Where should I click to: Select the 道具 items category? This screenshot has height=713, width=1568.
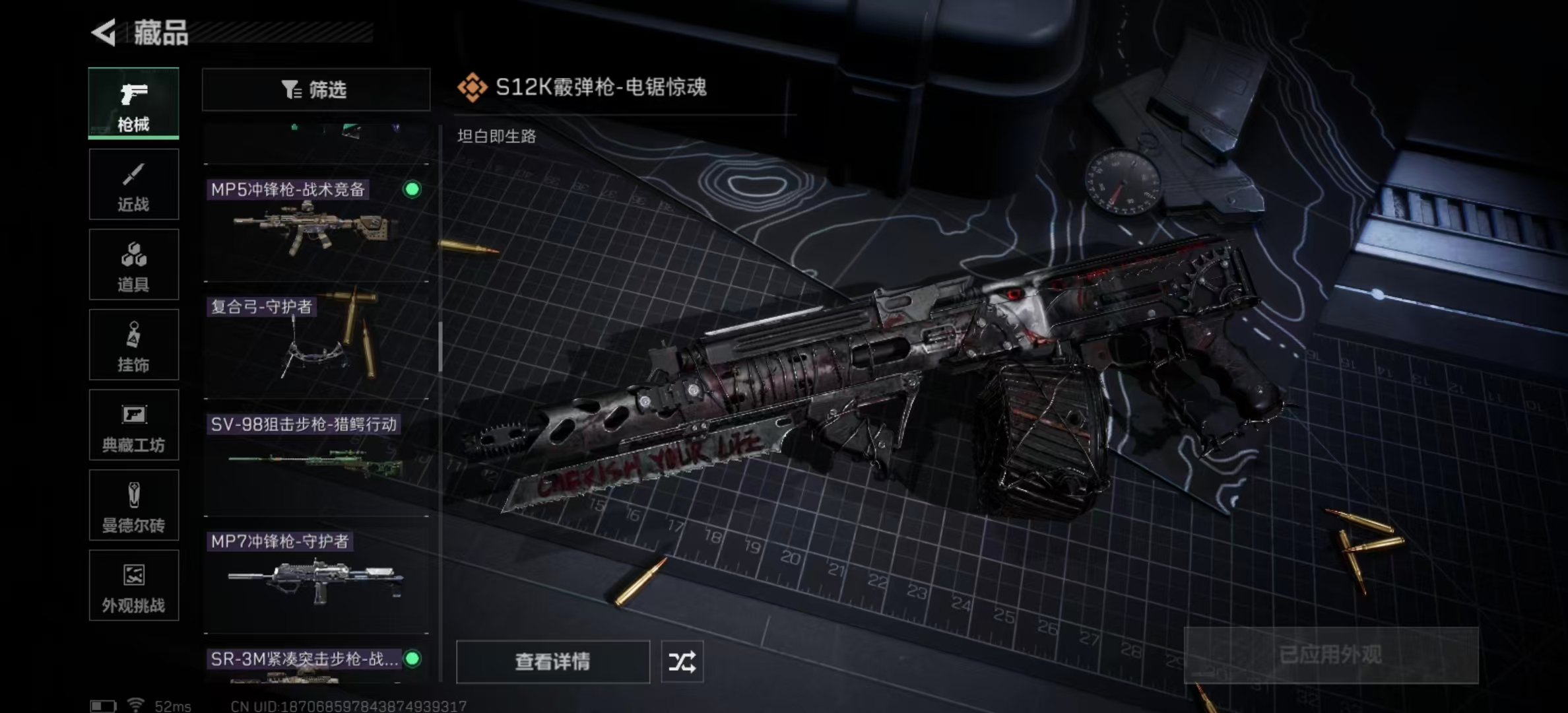133,265
